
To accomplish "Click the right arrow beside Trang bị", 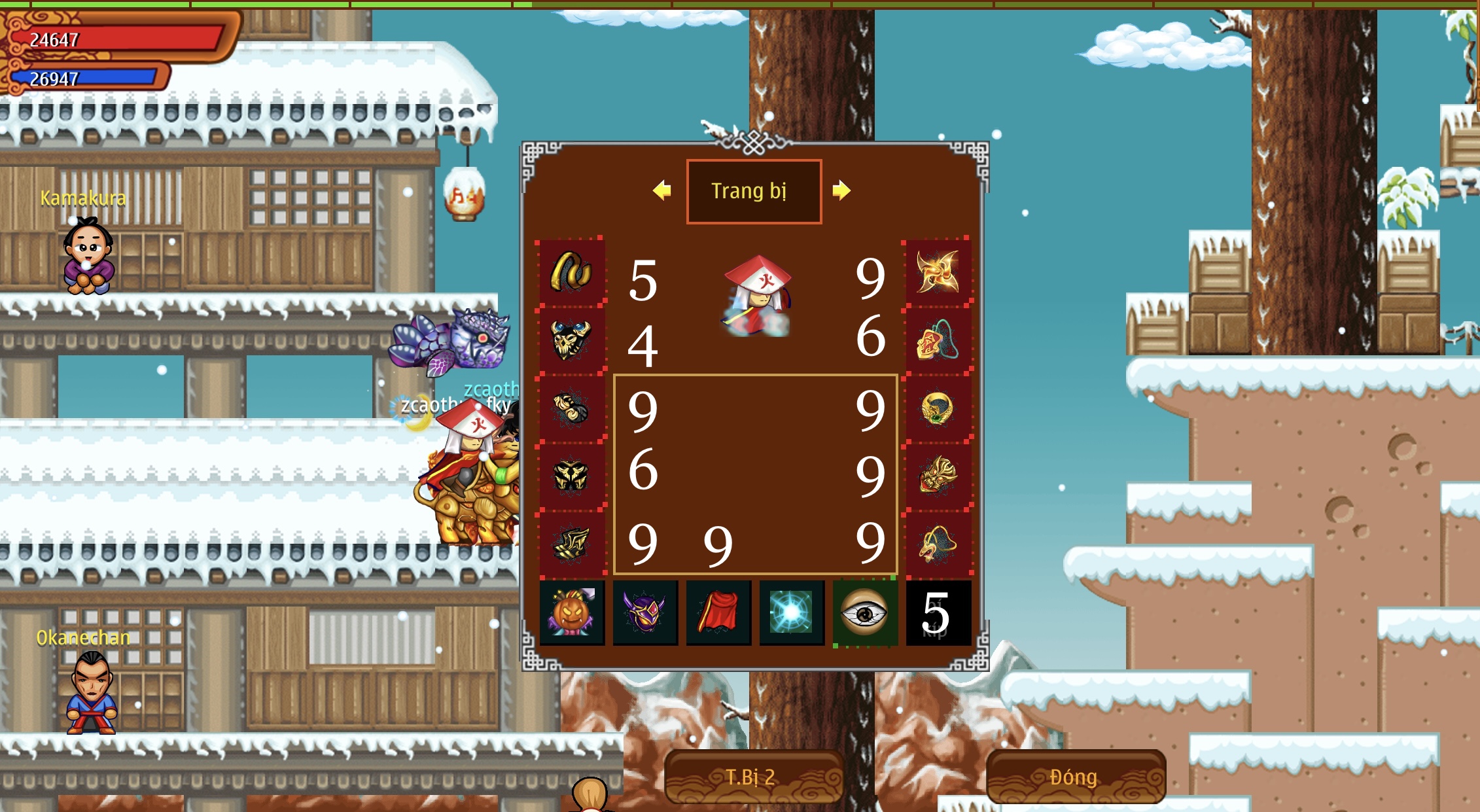I will 844,190.
